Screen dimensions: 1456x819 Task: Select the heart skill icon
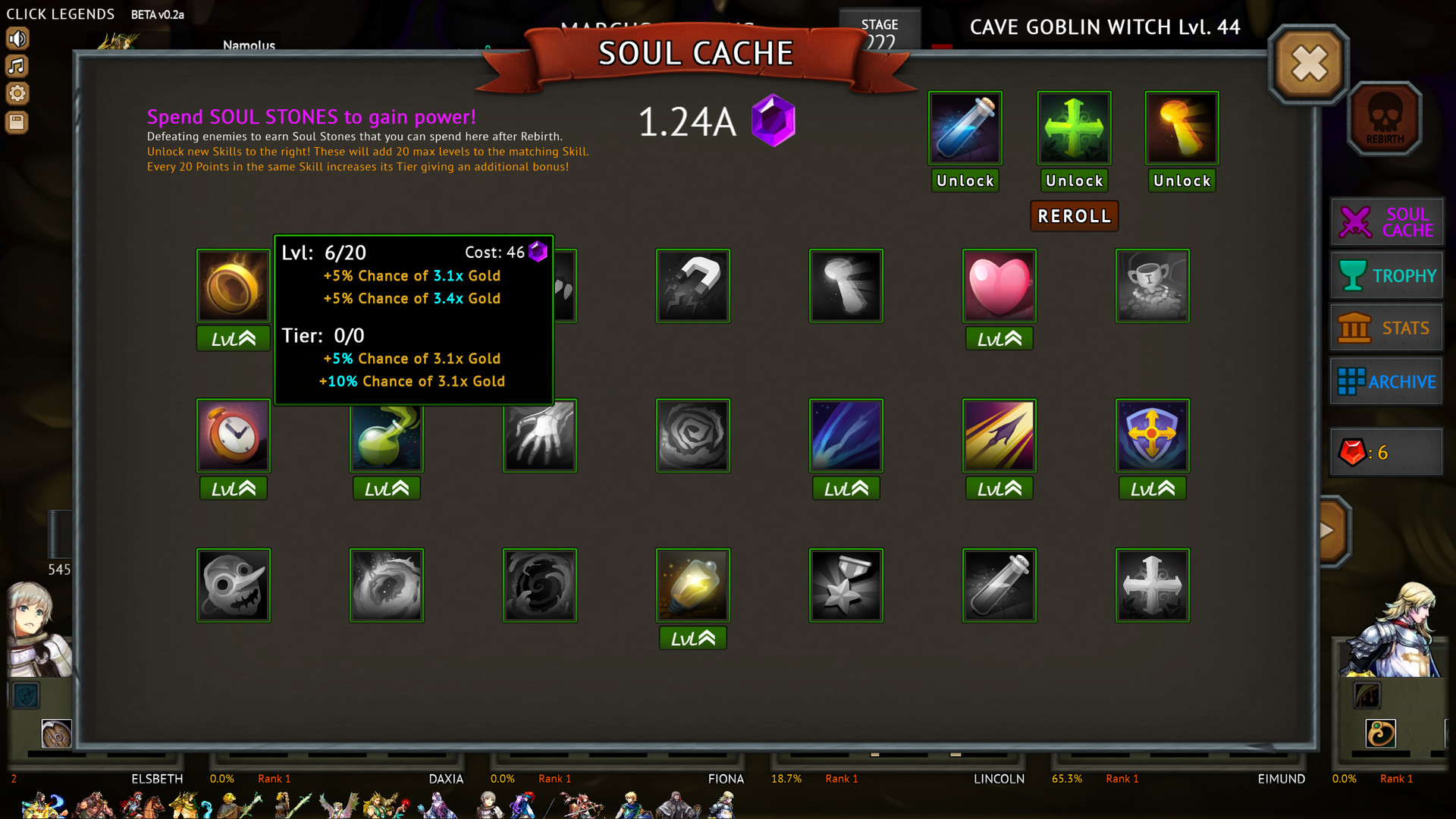click(x=999, y=286)
